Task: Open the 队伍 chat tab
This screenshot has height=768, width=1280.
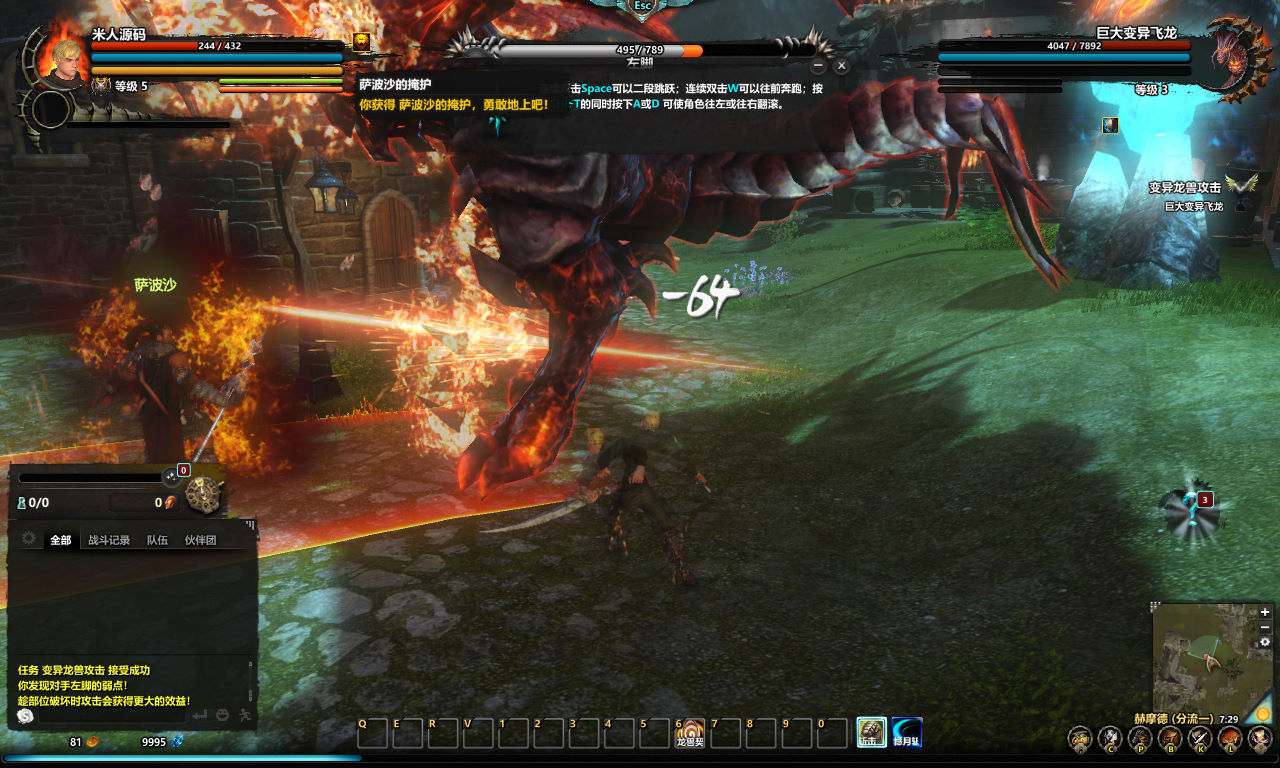Action: click(x=157, y=540)
